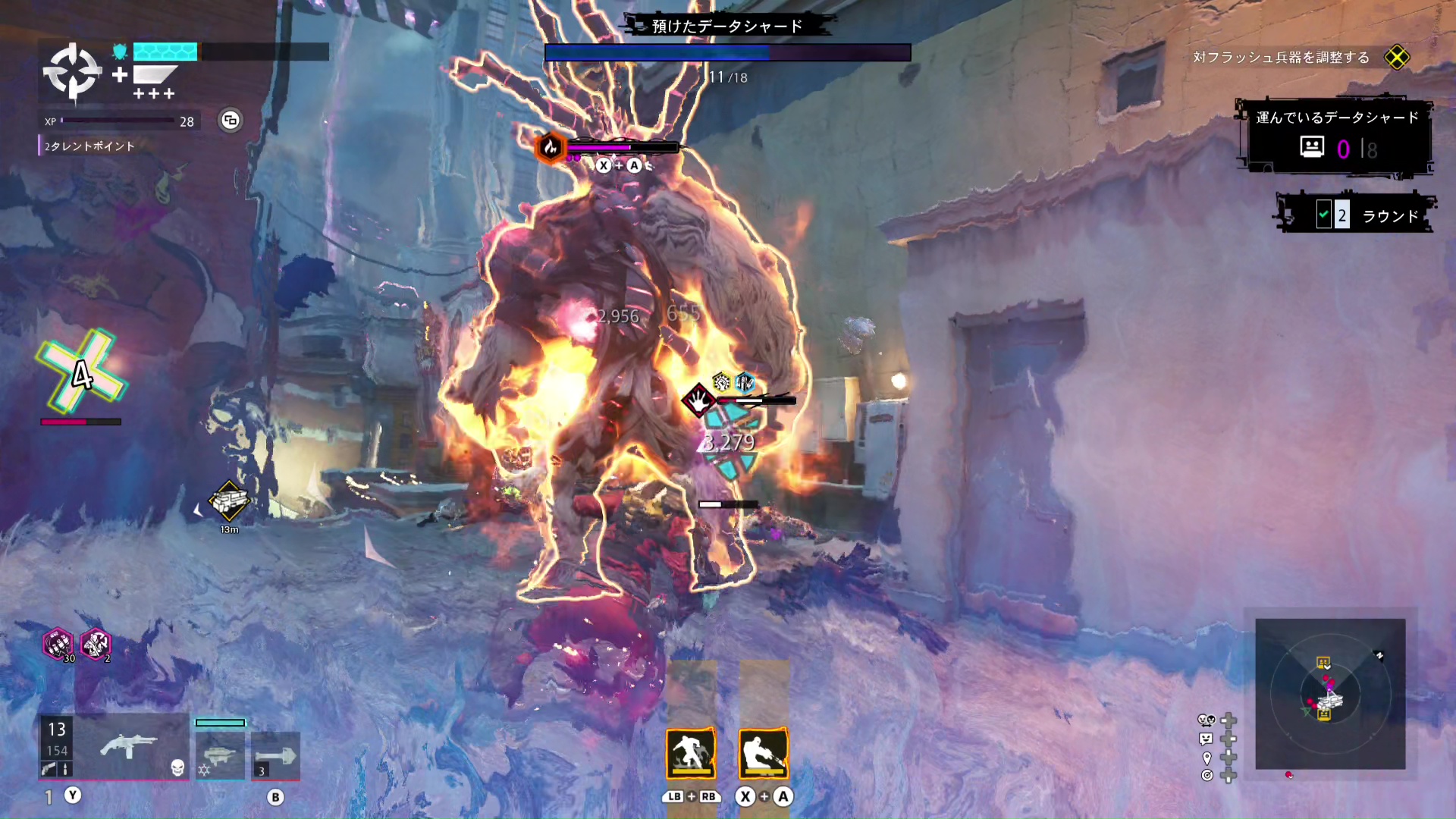Screen dimensions: 1456x819
Task: Open the minimap
Action: 1330,693
